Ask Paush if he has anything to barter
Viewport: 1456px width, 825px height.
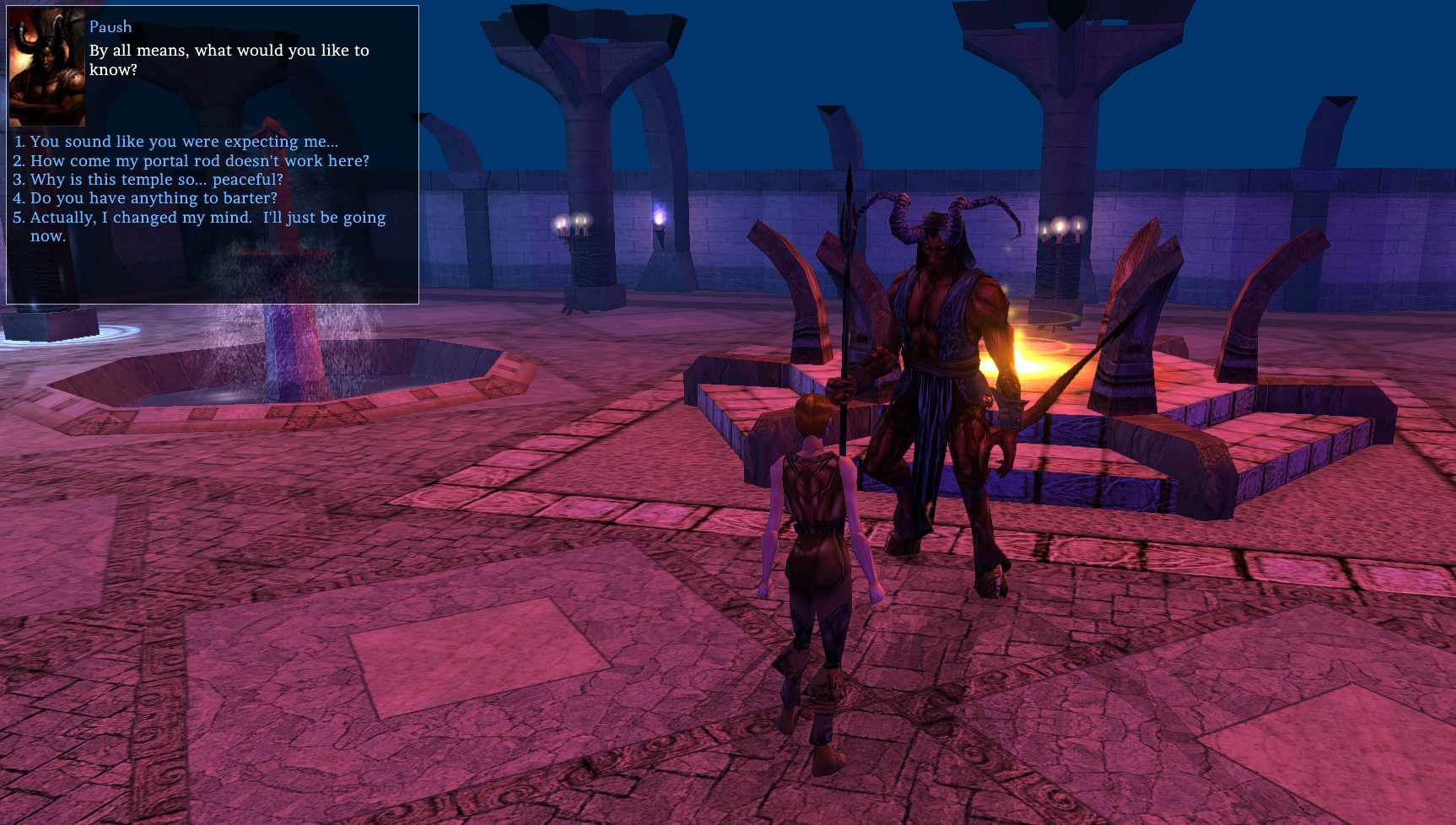tap(154, 198)
